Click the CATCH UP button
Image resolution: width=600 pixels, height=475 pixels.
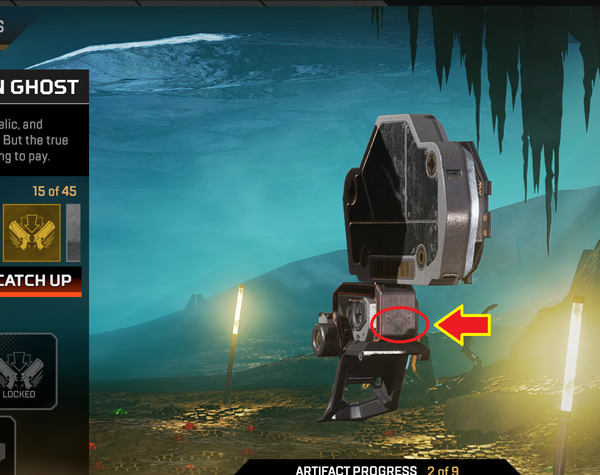[x=38, y=281]
